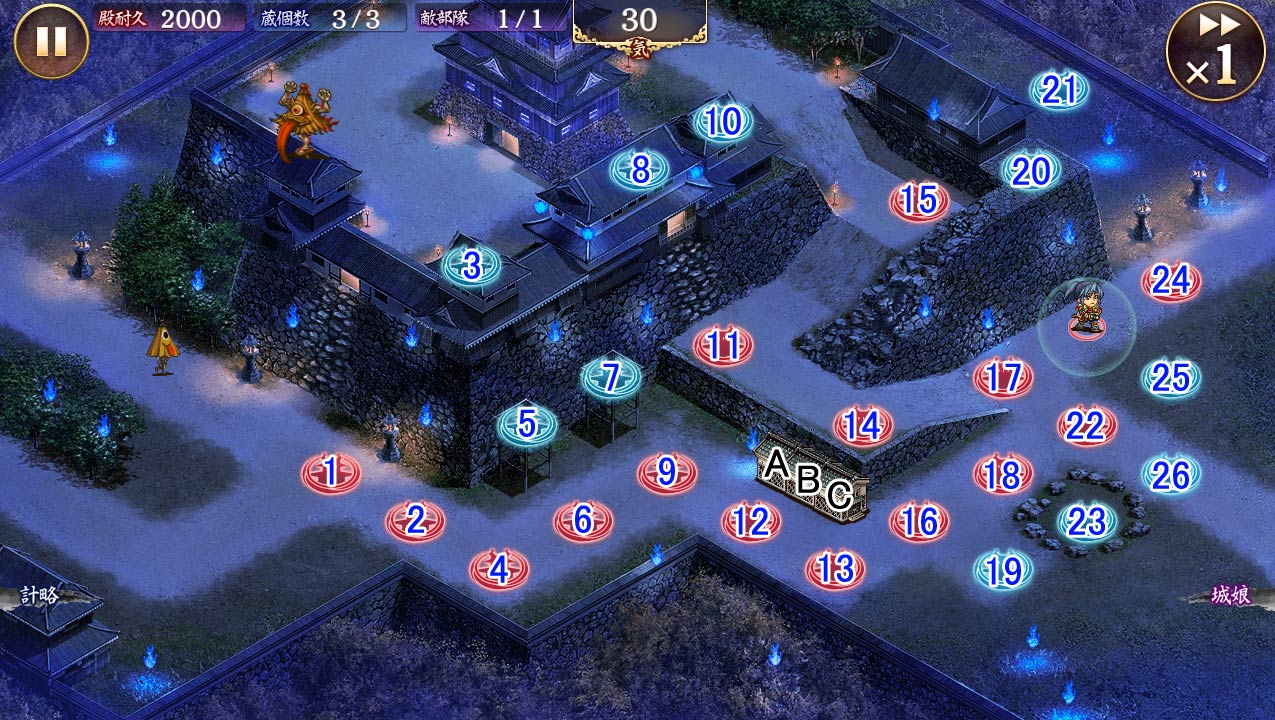Select blue deployment tile 5
This screenshot has width=1275, height=720.
527,425
